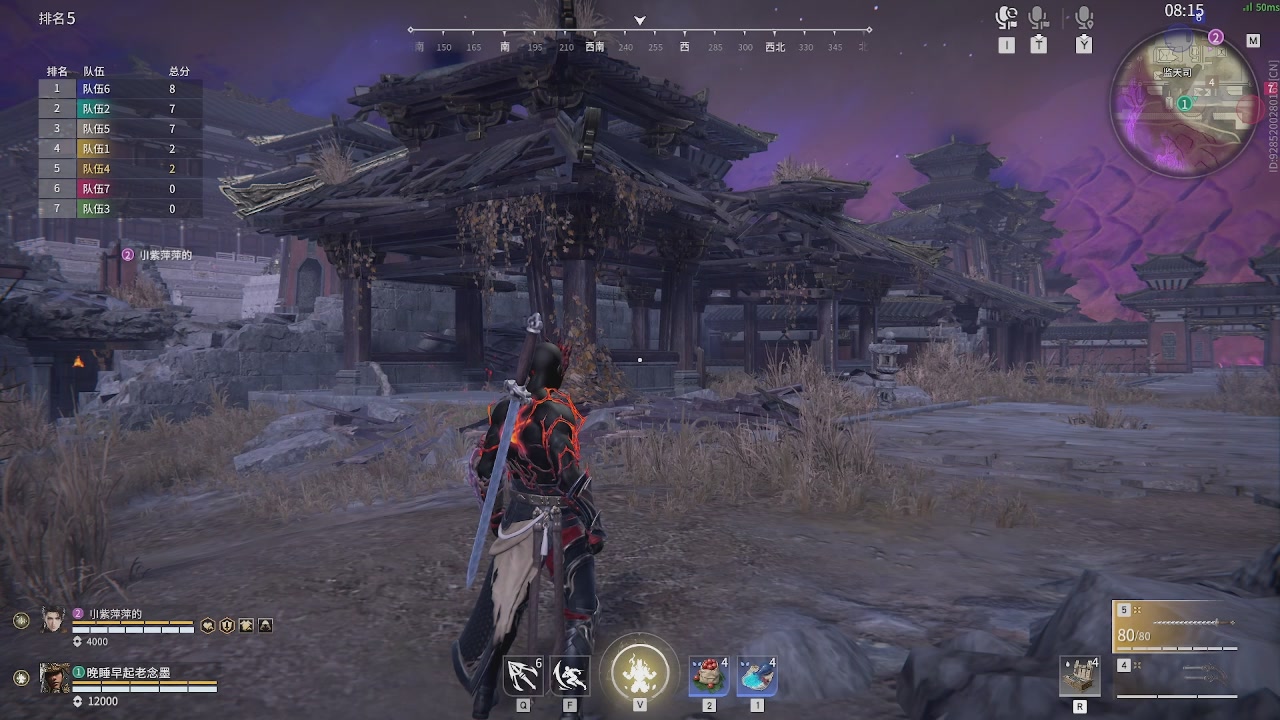Use the red berry bag healing item
The image size is (1280, 720).
(x=709, y=676)
